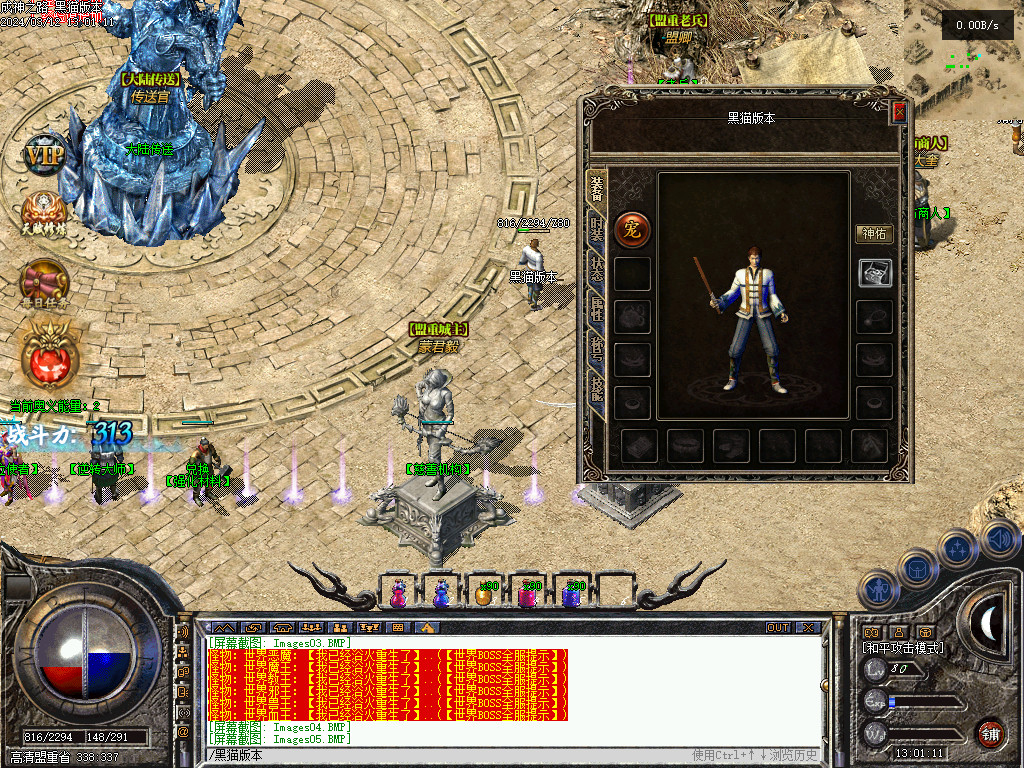Click the OUT button on the chat bar
1024x768 pixels.
tap(778, 627)
